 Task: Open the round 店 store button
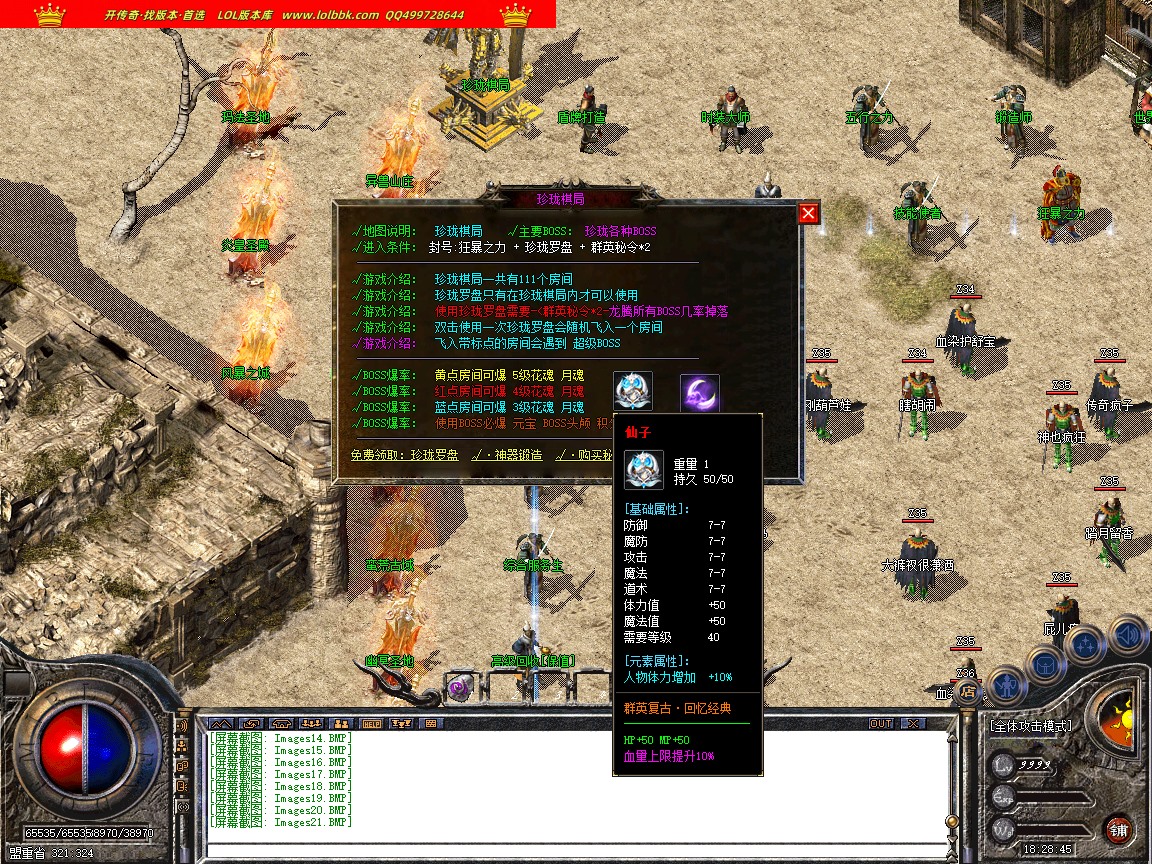tap(966, 691)
